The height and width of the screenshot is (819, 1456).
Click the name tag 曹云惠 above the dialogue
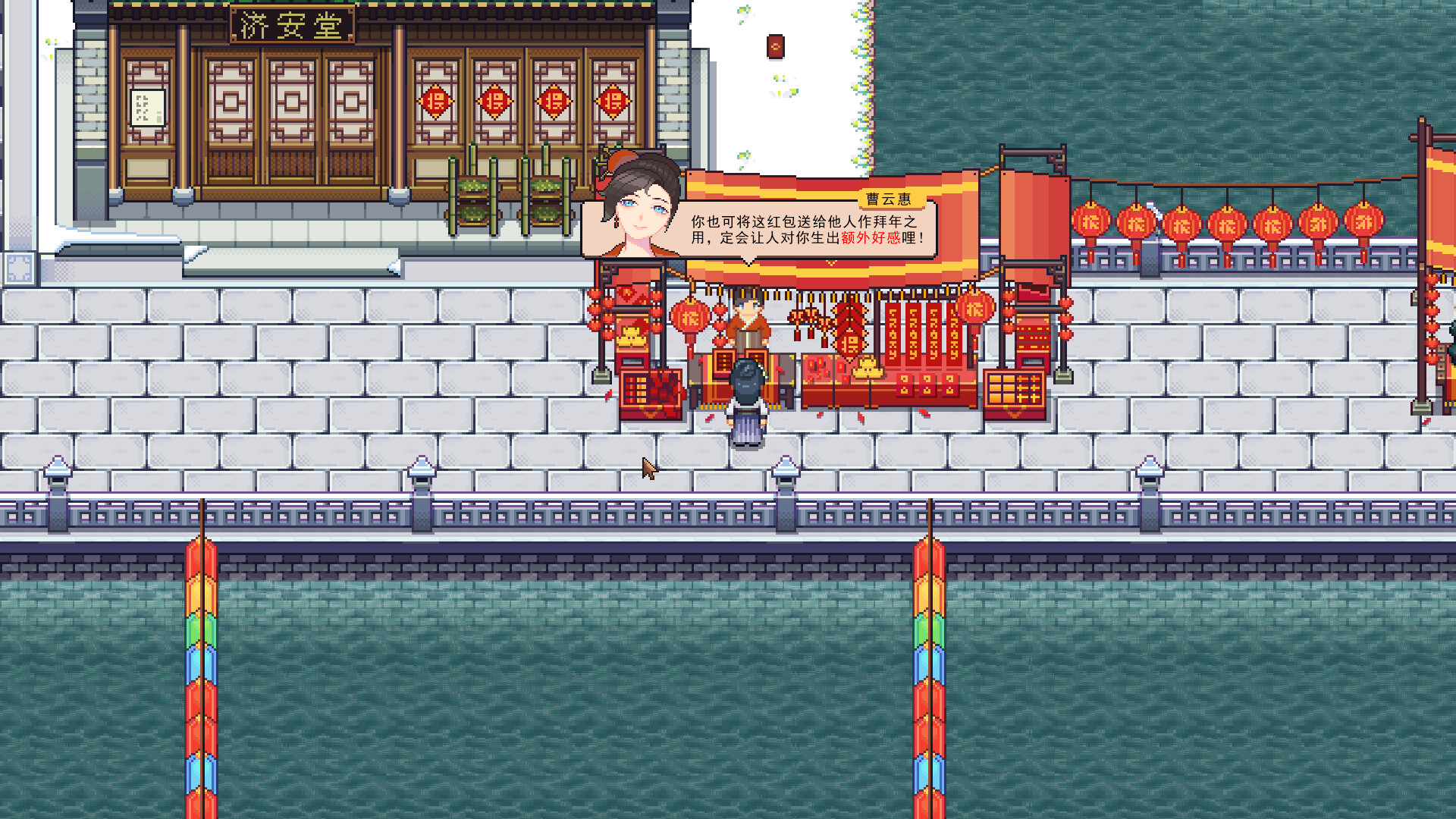pyautogui.click(x=890, y=197)
